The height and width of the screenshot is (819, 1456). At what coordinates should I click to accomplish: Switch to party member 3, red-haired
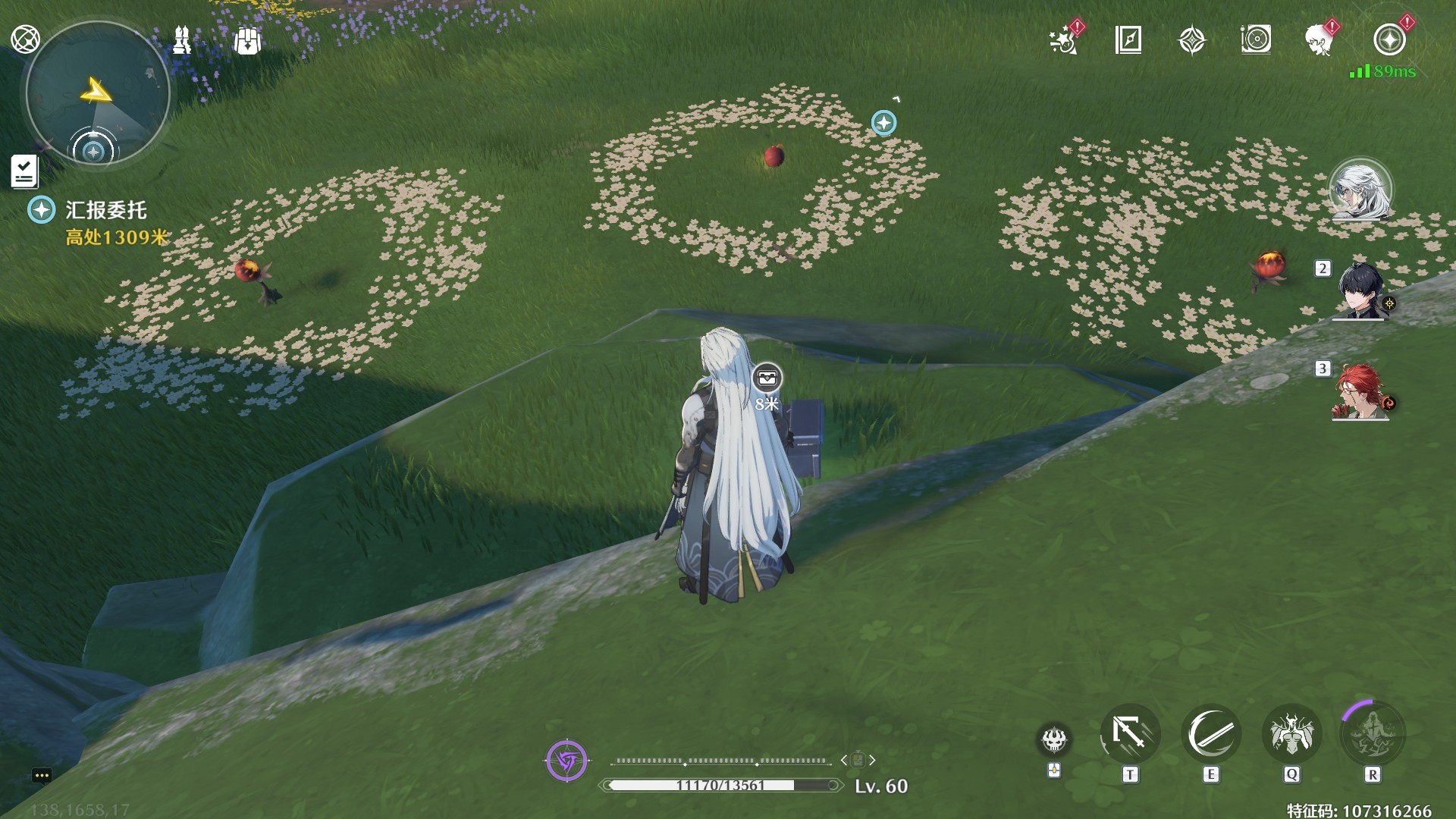(1360, 391)
